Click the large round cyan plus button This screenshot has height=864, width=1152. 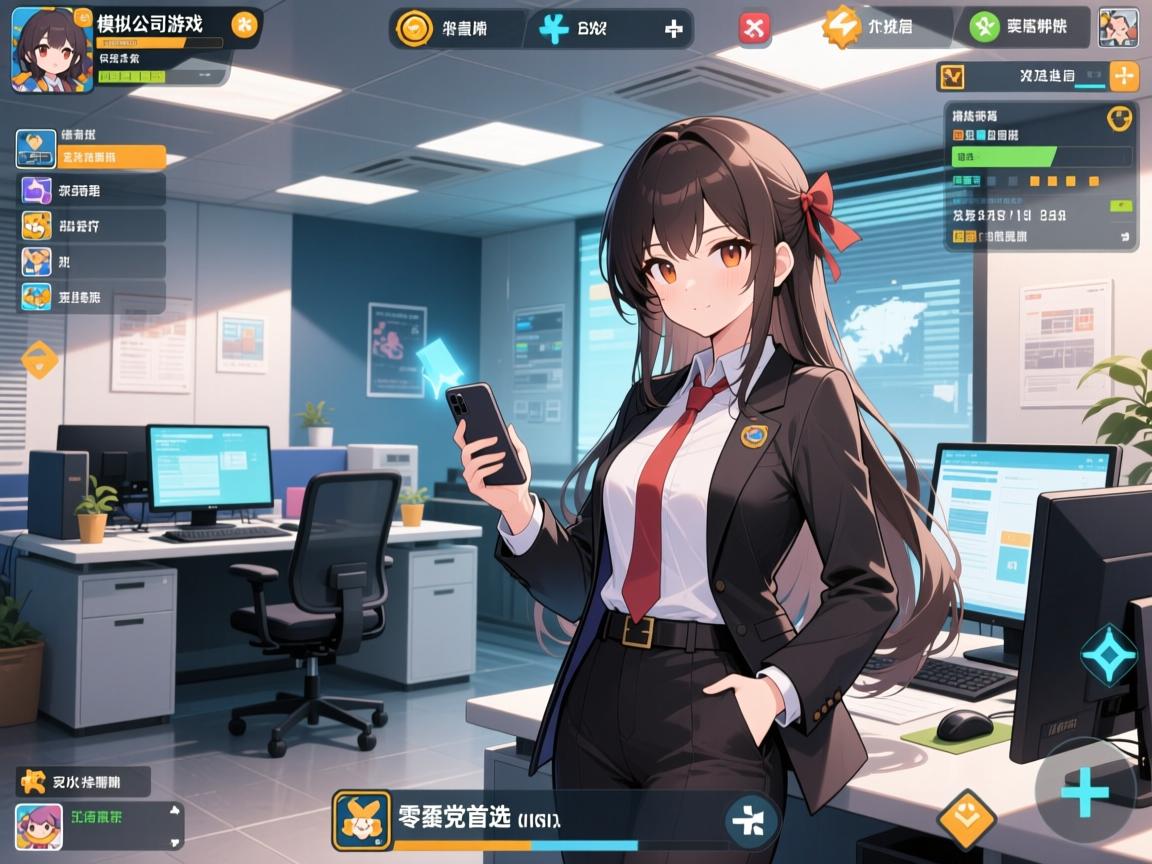point(1085,794)
